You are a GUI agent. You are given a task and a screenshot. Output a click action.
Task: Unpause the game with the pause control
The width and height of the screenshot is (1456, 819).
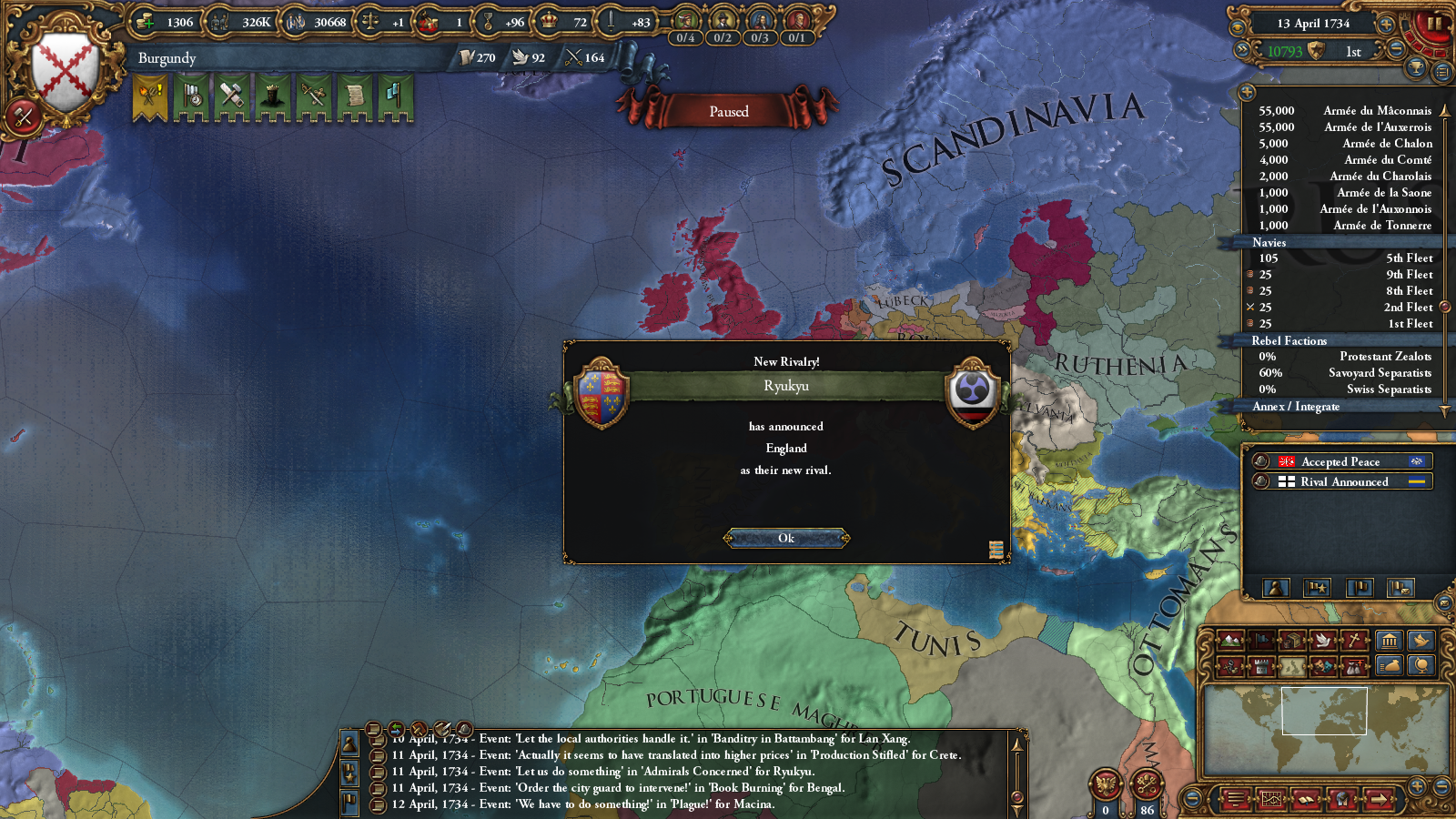pyautogui.click(x=1436, y=24)
